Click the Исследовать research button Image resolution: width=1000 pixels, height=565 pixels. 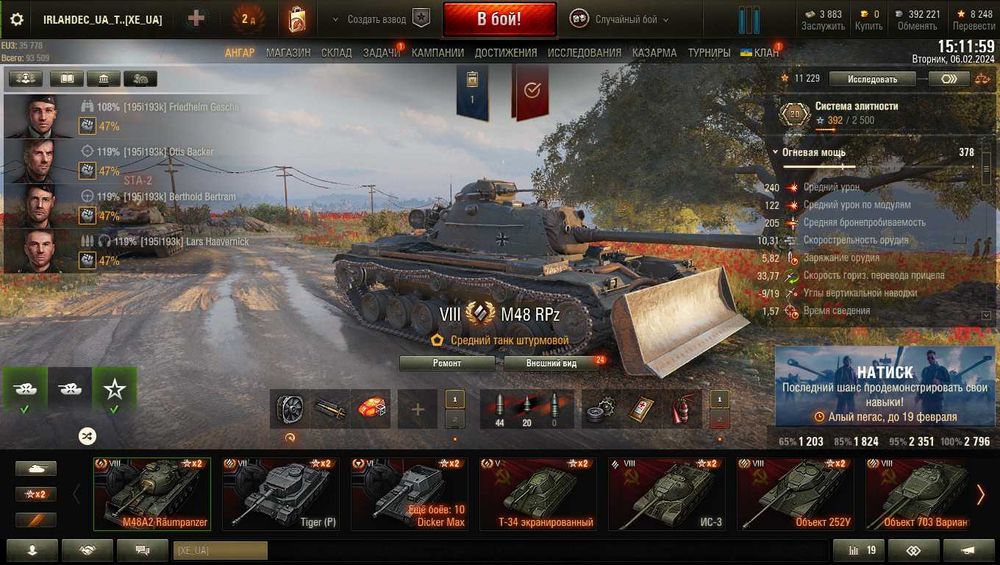[x=872, y=78]
